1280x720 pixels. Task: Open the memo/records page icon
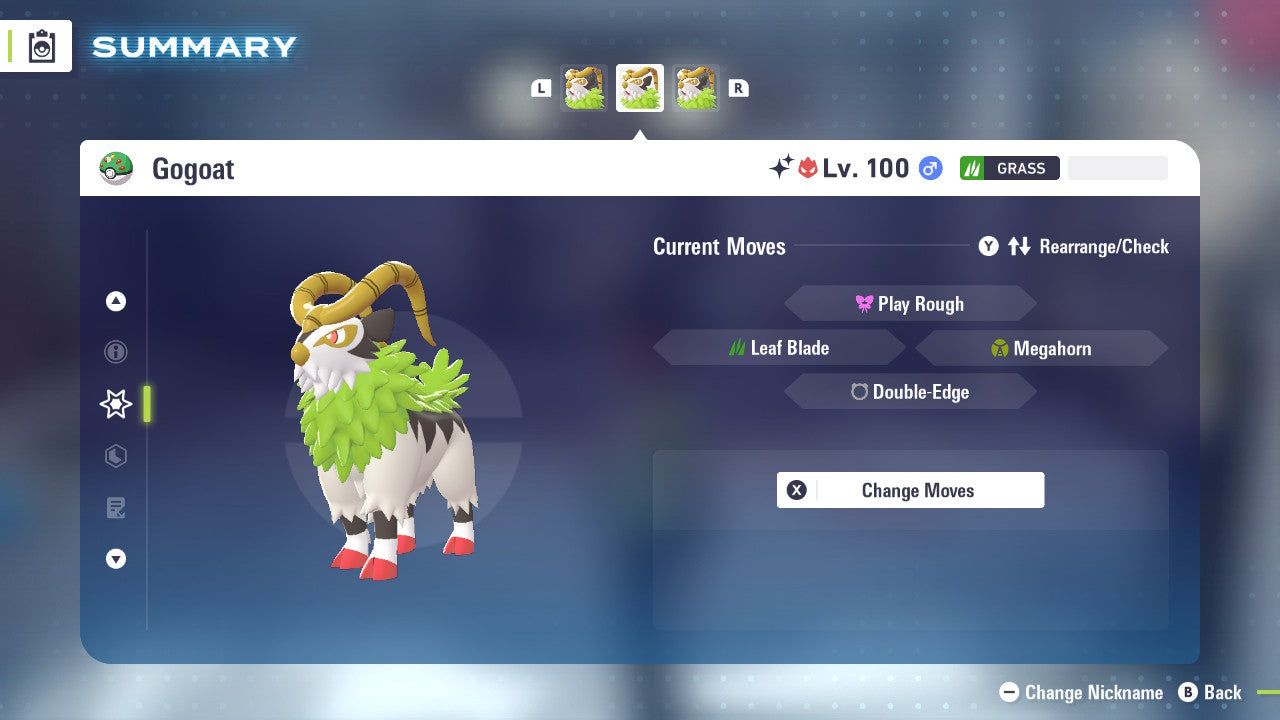116,508
